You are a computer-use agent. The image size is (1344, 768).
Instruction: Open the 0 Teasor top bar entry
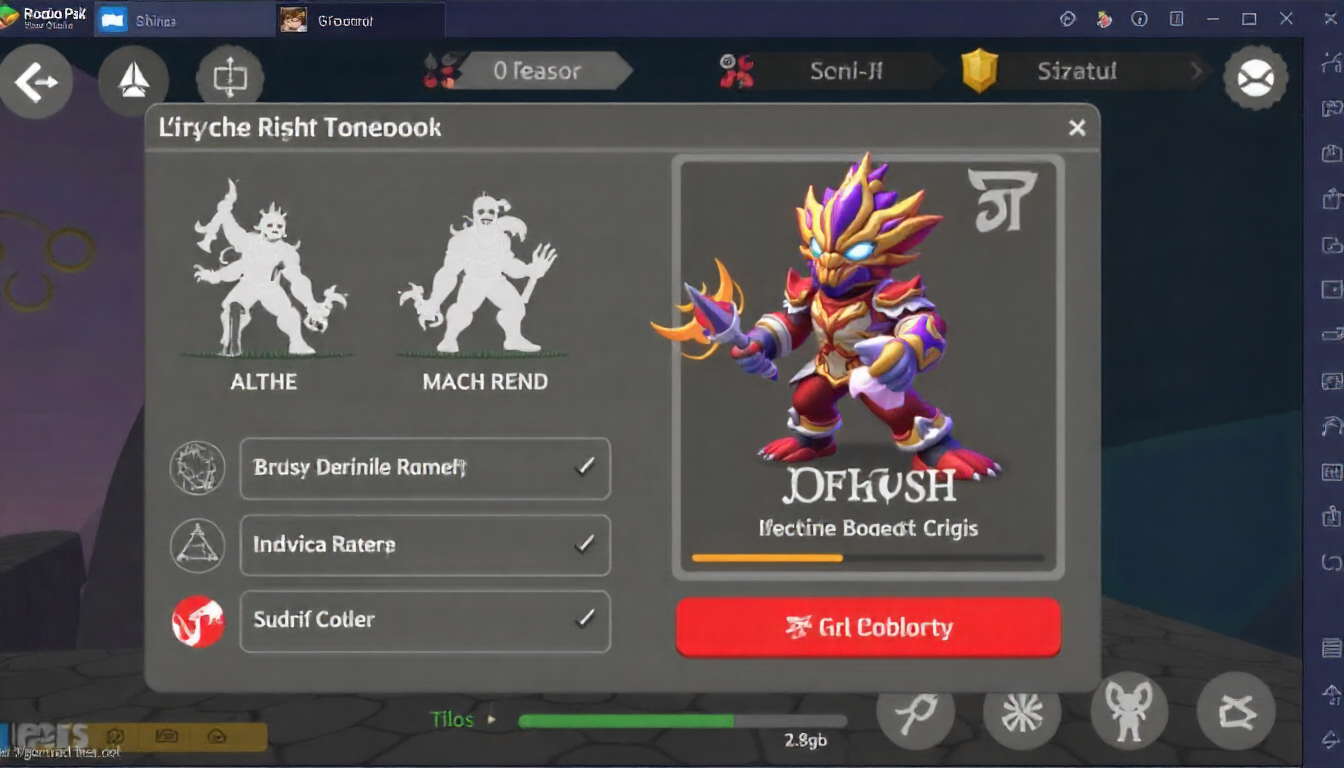coord(537,71)
